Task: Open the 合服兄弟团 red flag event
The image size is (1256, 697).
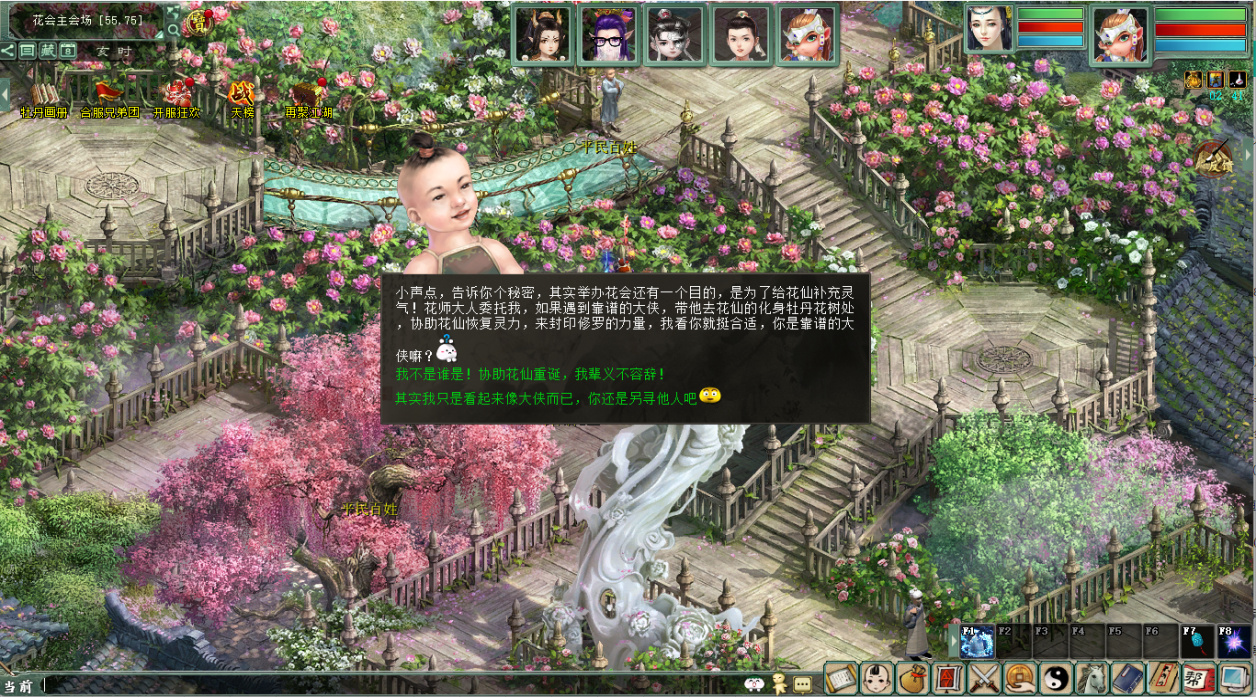Action: (x=109, y=96)
